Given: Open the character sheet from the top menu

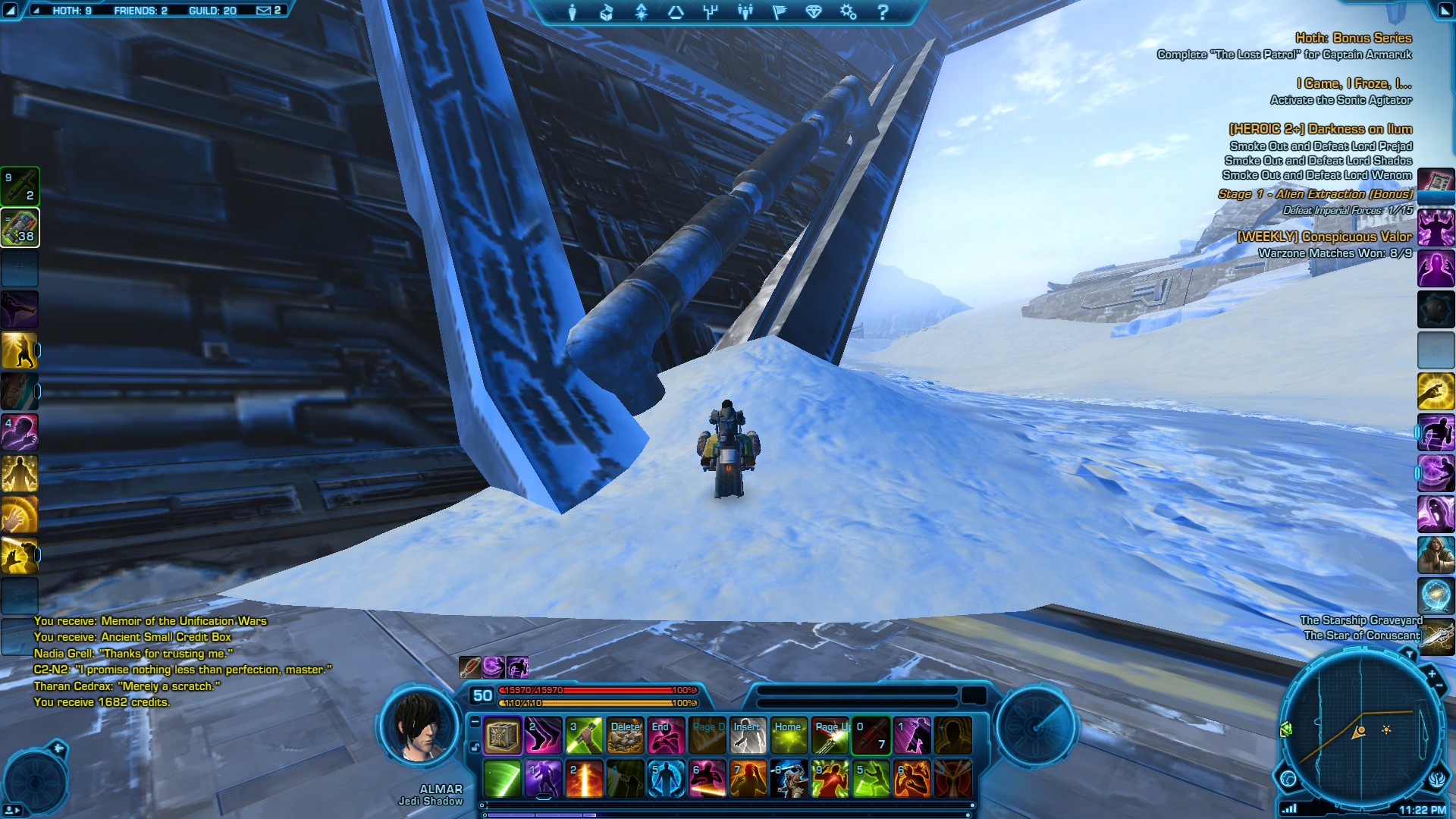Looking at the screenshot, I should pyautogui.click(x=573, y=12).
